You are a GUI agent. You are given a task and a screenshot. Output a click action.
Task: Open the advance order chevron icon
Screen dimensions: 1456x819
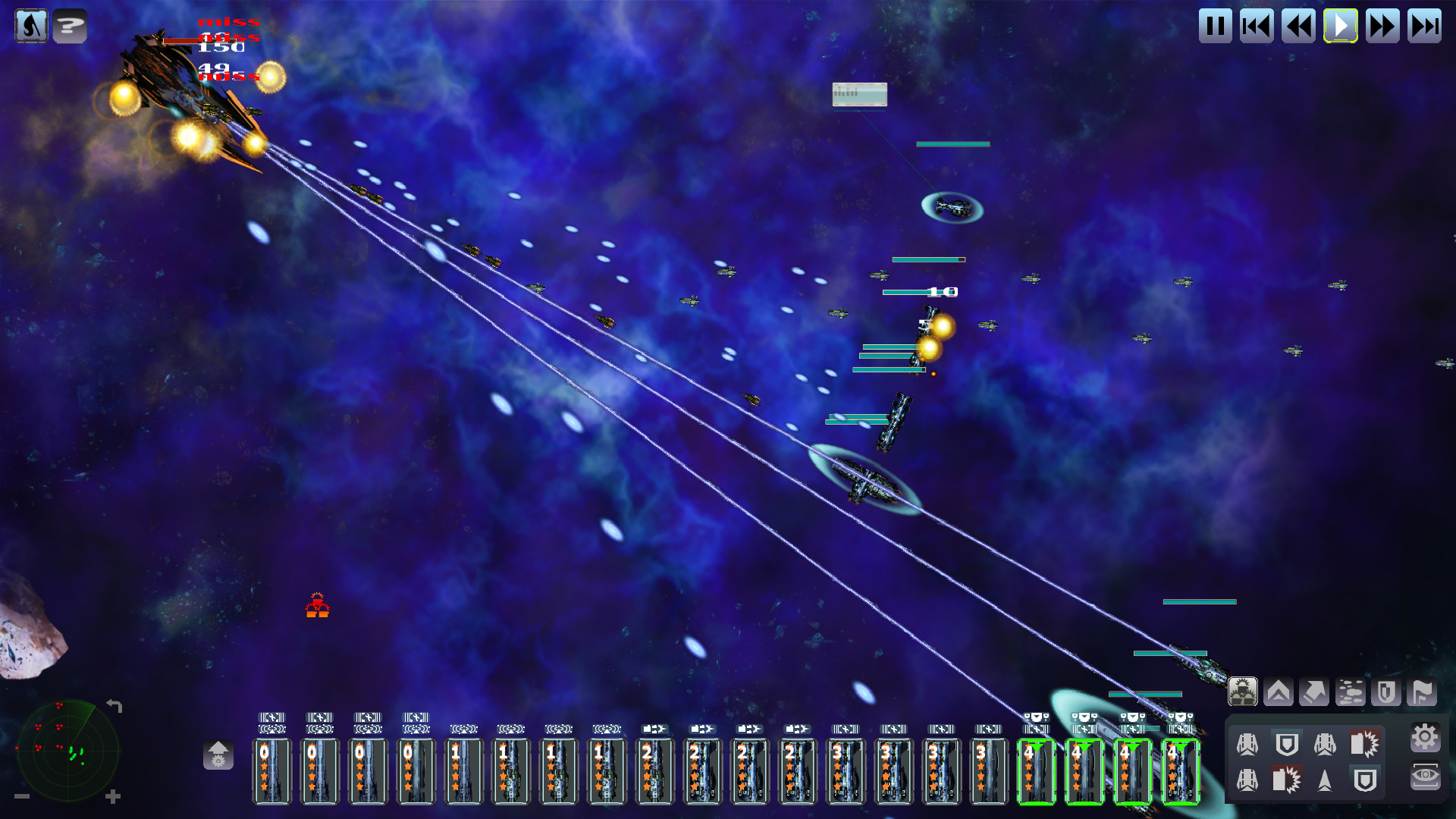point(1278,691)
